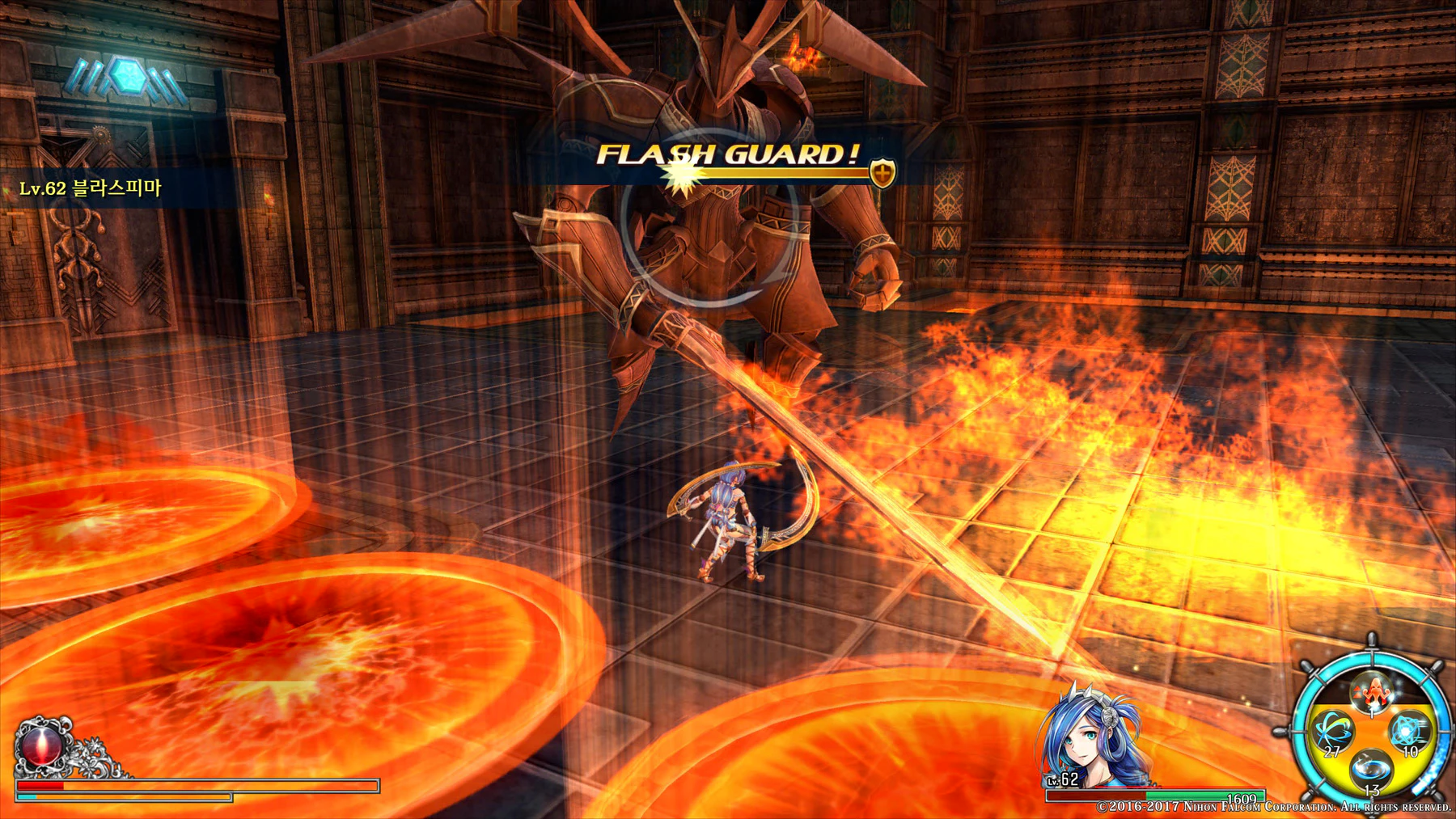
Task: Cast the blue whirlpool skill costing 13
Action: [x=1371, y=768]
